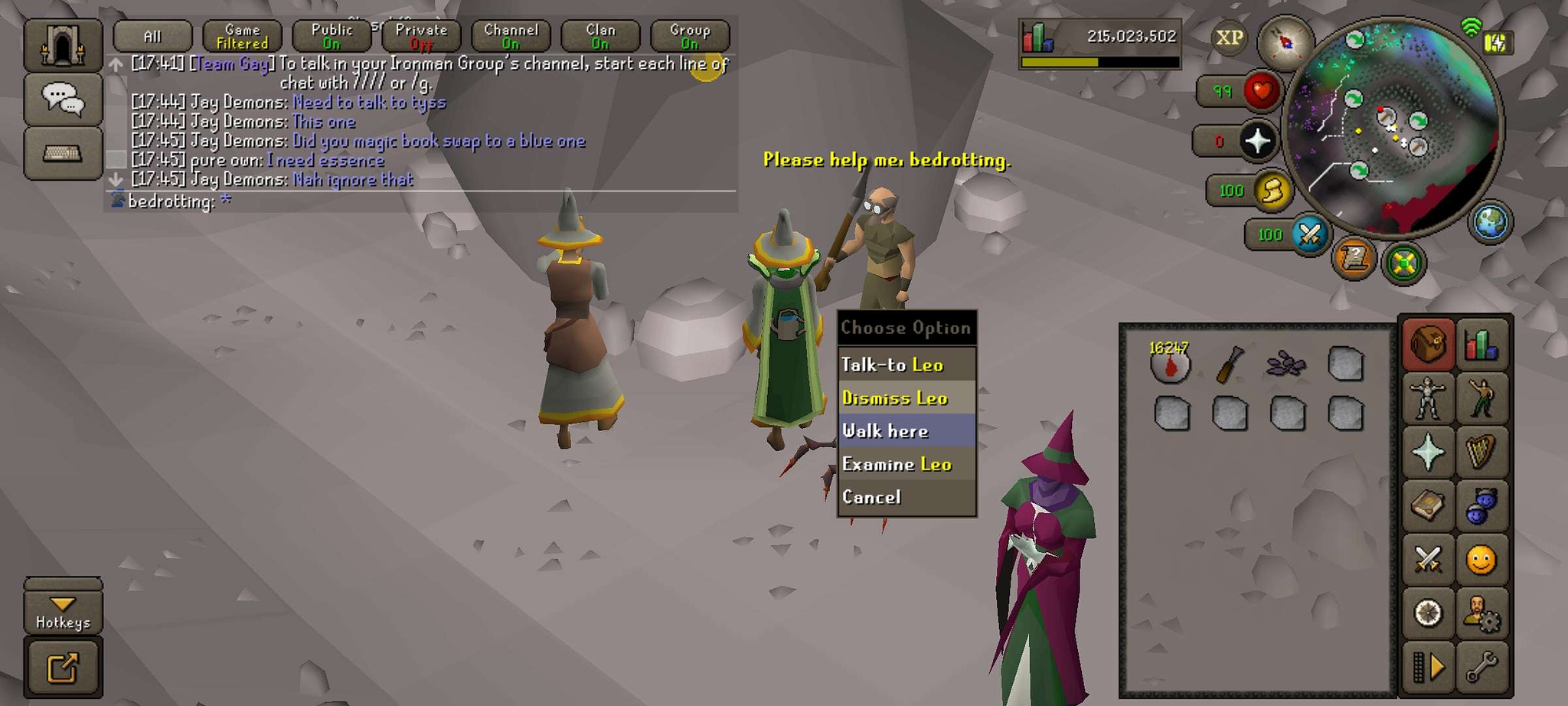Screen dimensions: 1568x706
Task: Cancel the Choose Option menu
Action: (x=906, y=497)
